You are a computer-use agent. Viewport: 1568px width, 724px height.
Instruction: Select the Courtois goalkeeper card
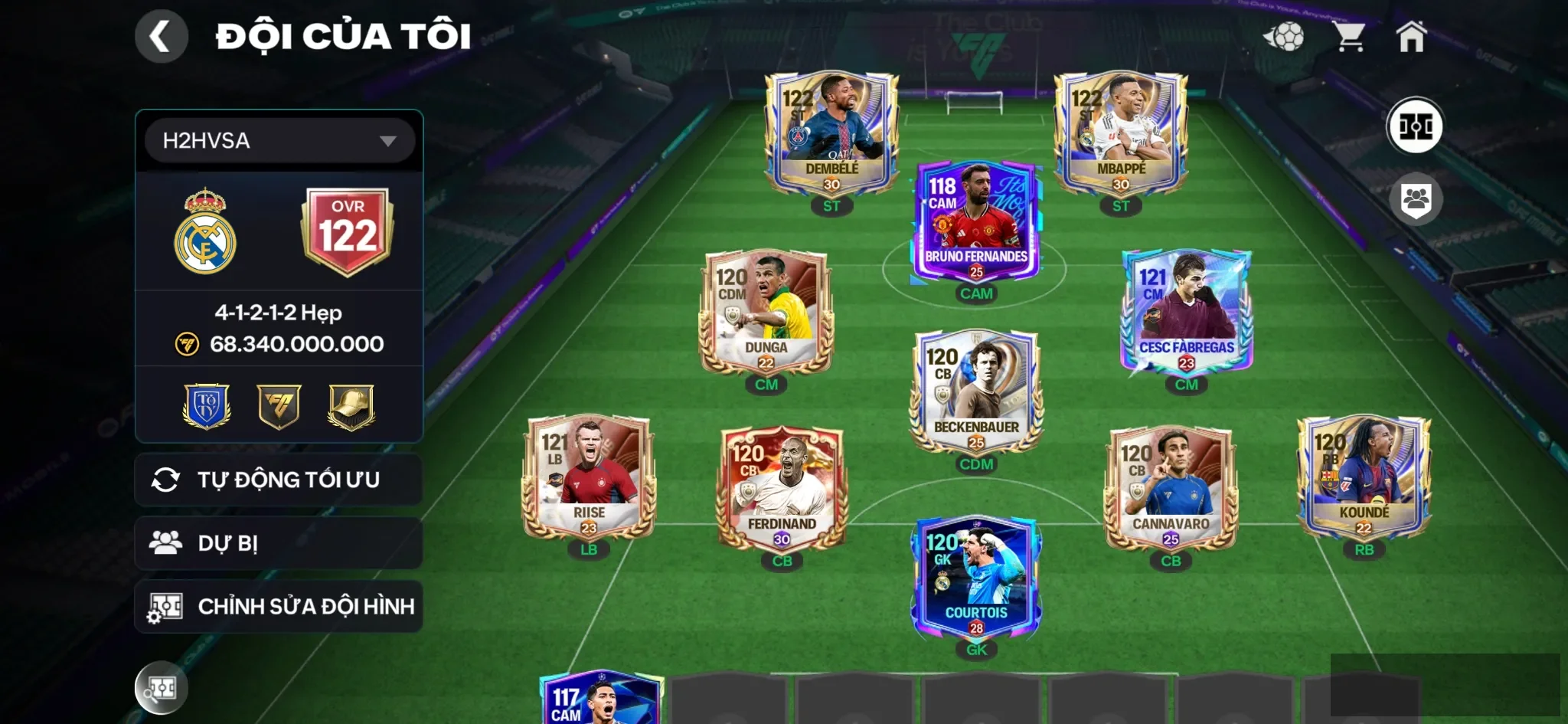click(976, 578)
